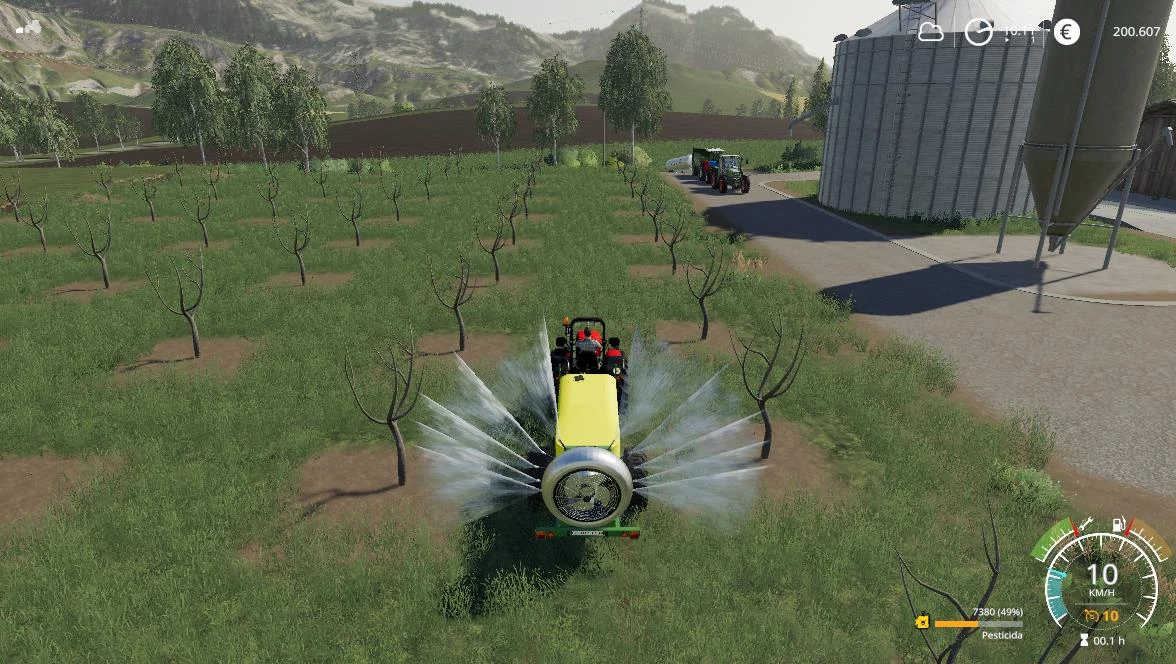
Task: Click the cloud weather icon
Action: click(x=931, y=32)
